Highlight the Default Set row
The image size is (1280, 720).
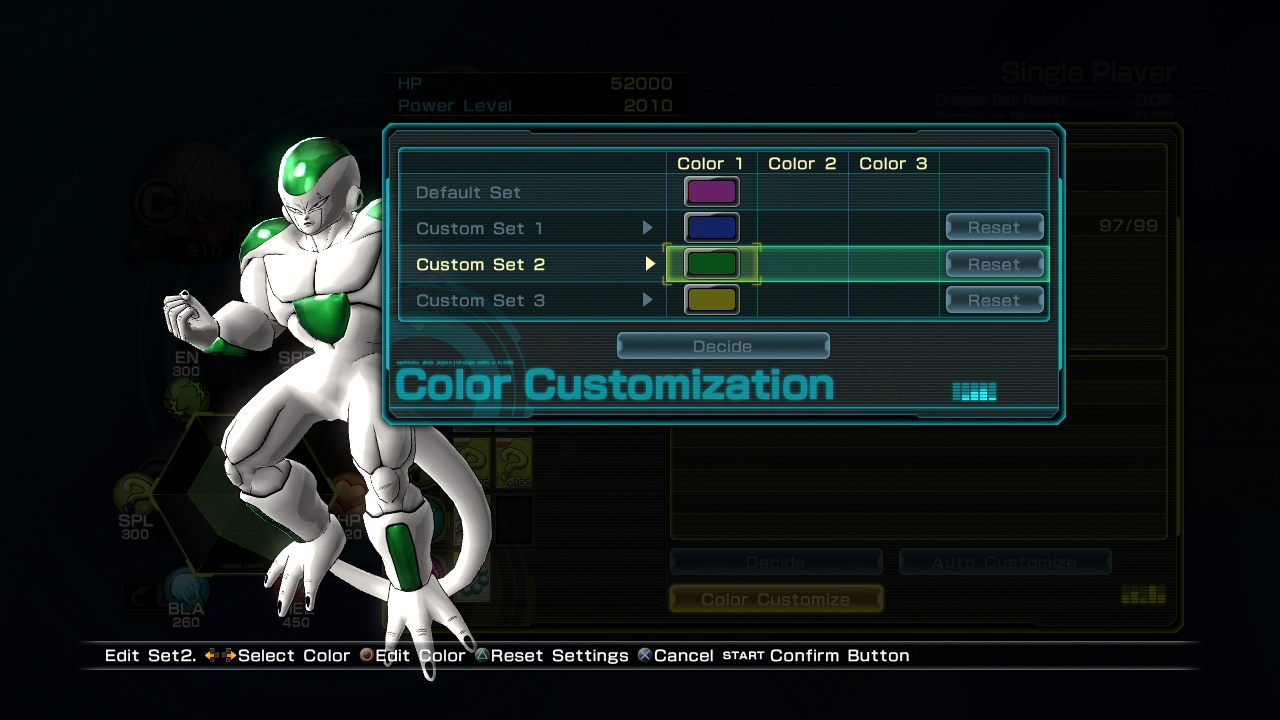pyautogui.click(x=468, y=192)
